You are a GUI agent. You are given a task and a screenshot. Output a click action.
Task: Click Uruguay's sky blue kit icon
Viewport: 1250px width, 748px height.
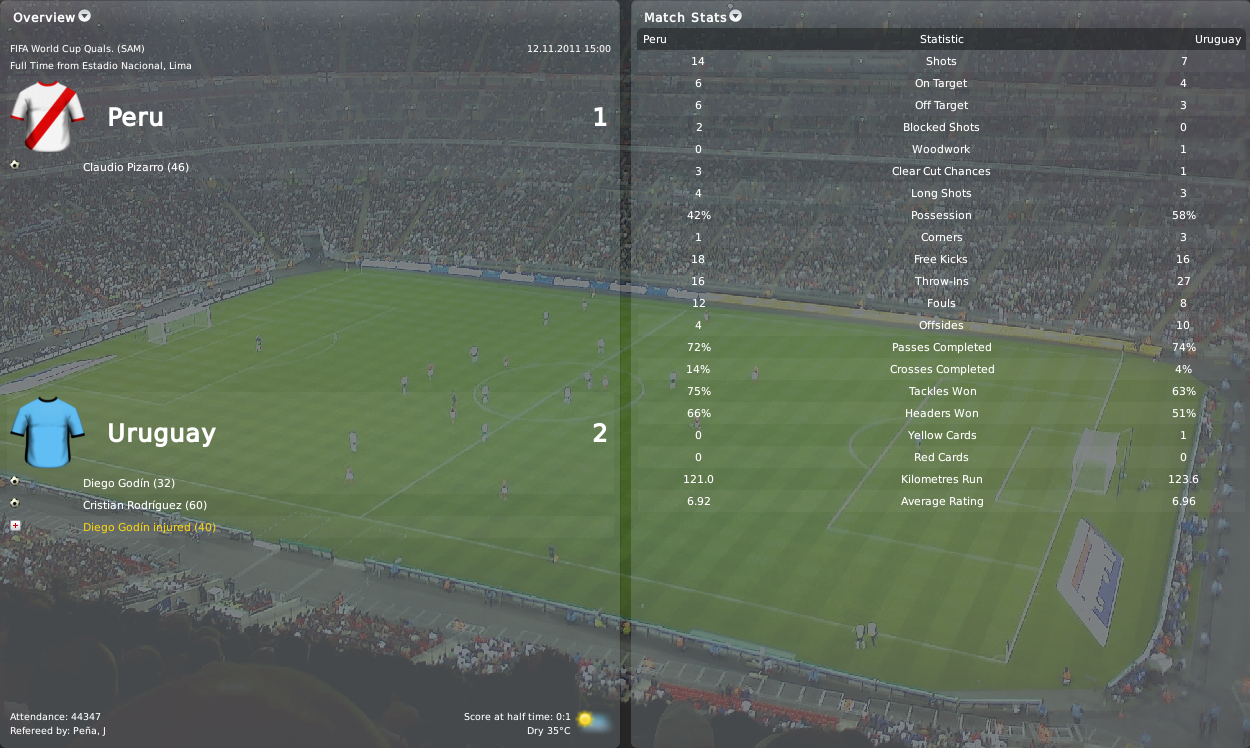pos(47,432)
